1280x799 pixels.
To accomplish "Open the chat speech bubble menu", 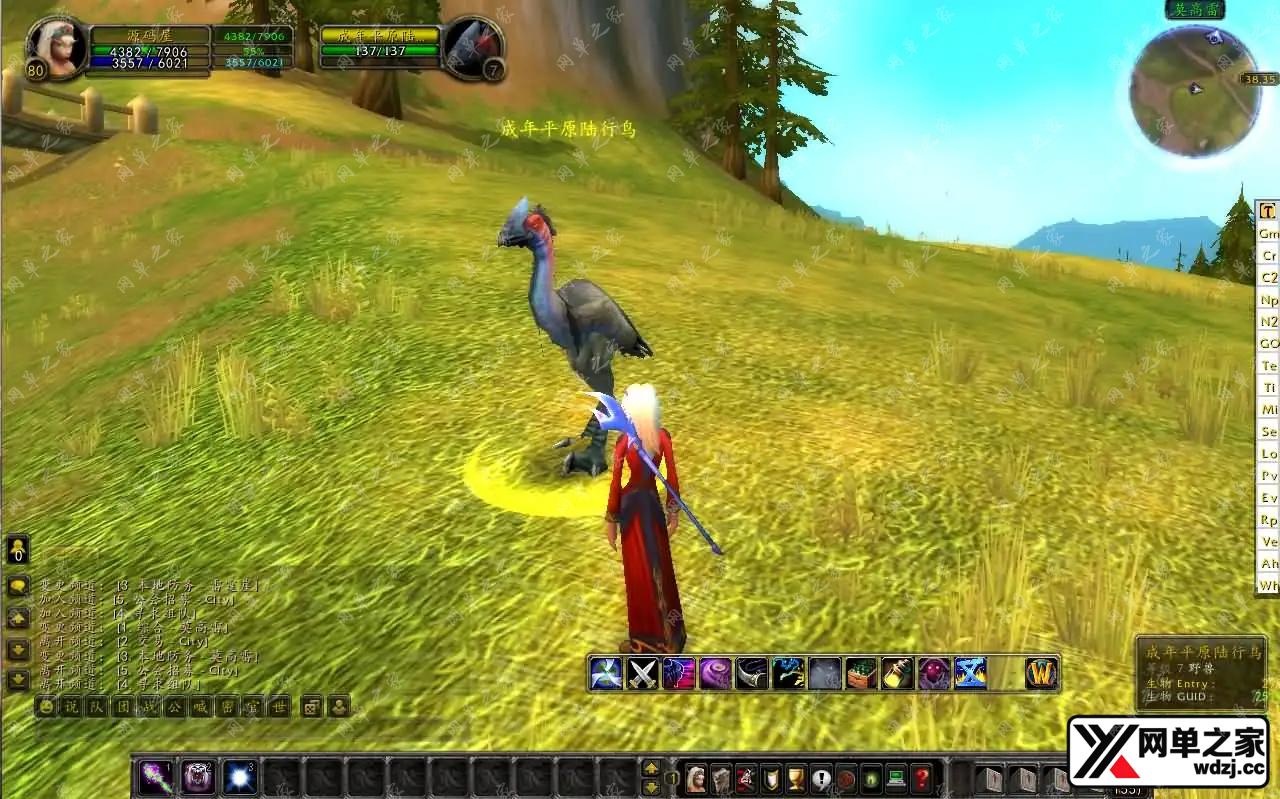I will [18, 587].
